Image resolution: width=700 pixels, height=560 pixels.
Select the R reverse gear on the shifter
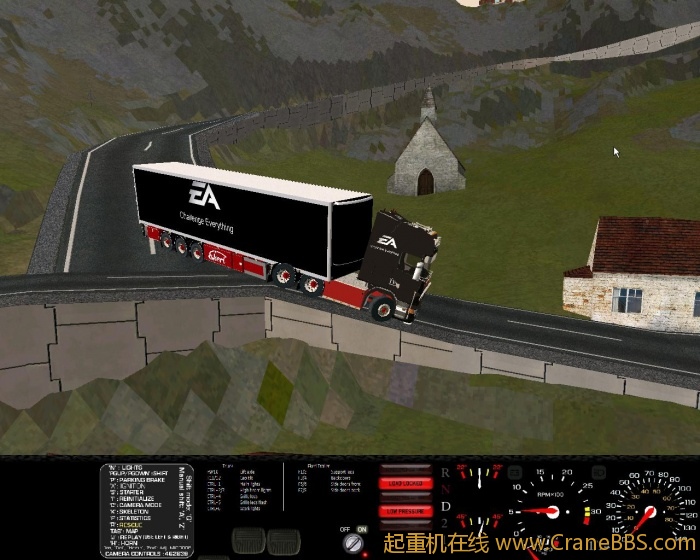(445, 471)
